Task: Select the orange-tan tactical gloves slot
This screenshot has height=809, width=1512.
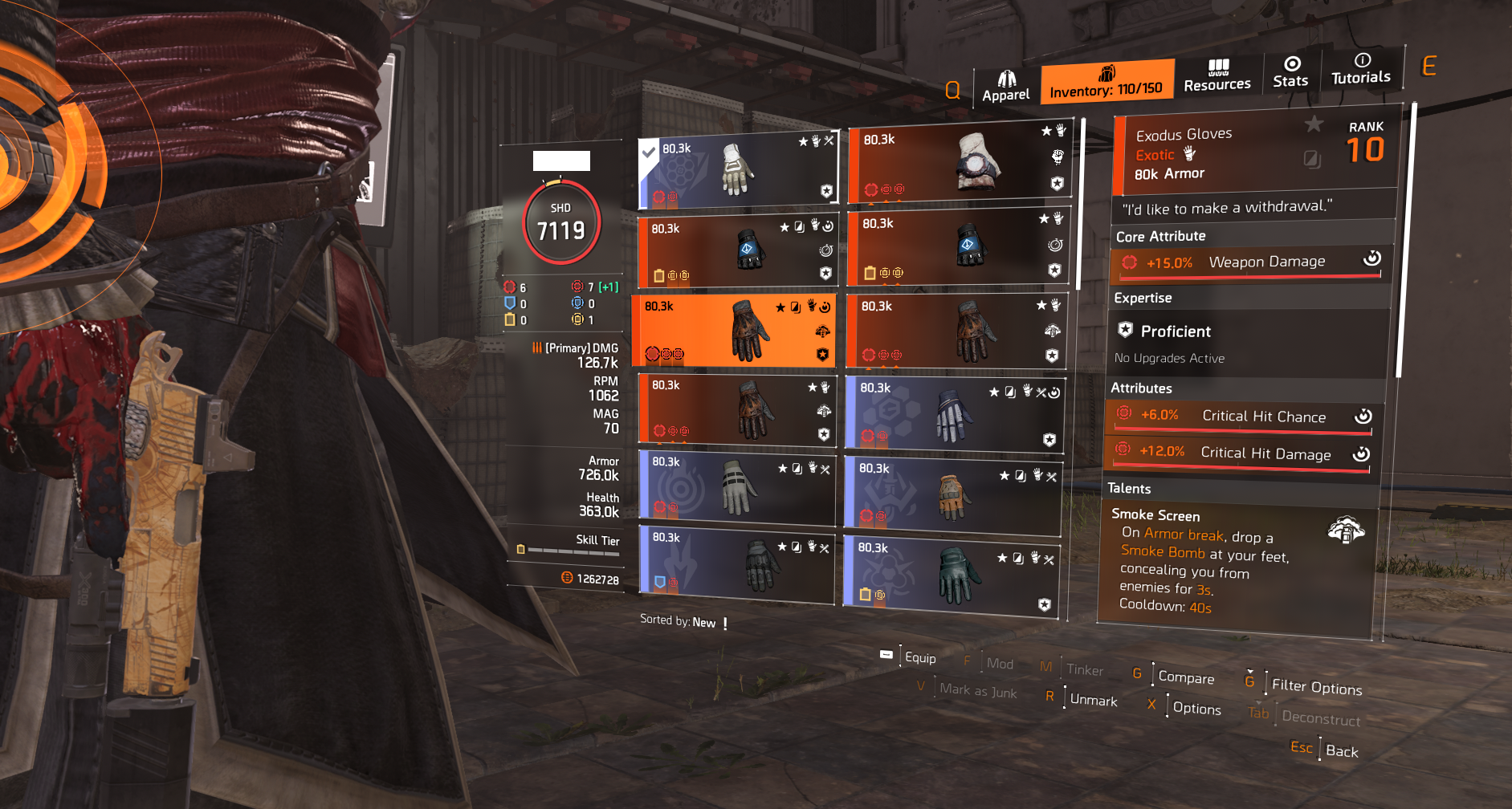Action: click(952, 495)
